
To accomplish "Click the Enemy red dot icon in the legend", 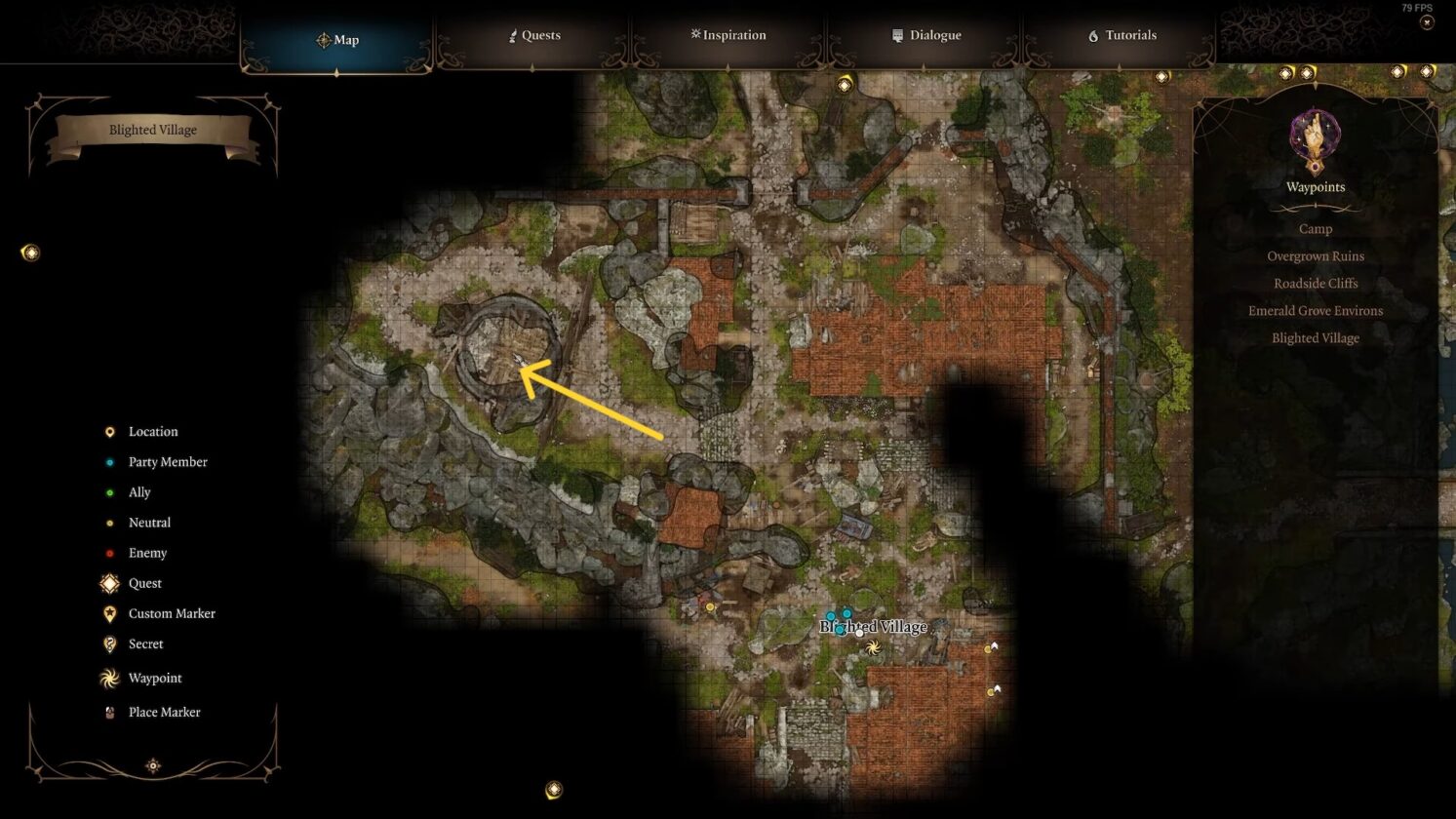I will (x=108, y=553).
